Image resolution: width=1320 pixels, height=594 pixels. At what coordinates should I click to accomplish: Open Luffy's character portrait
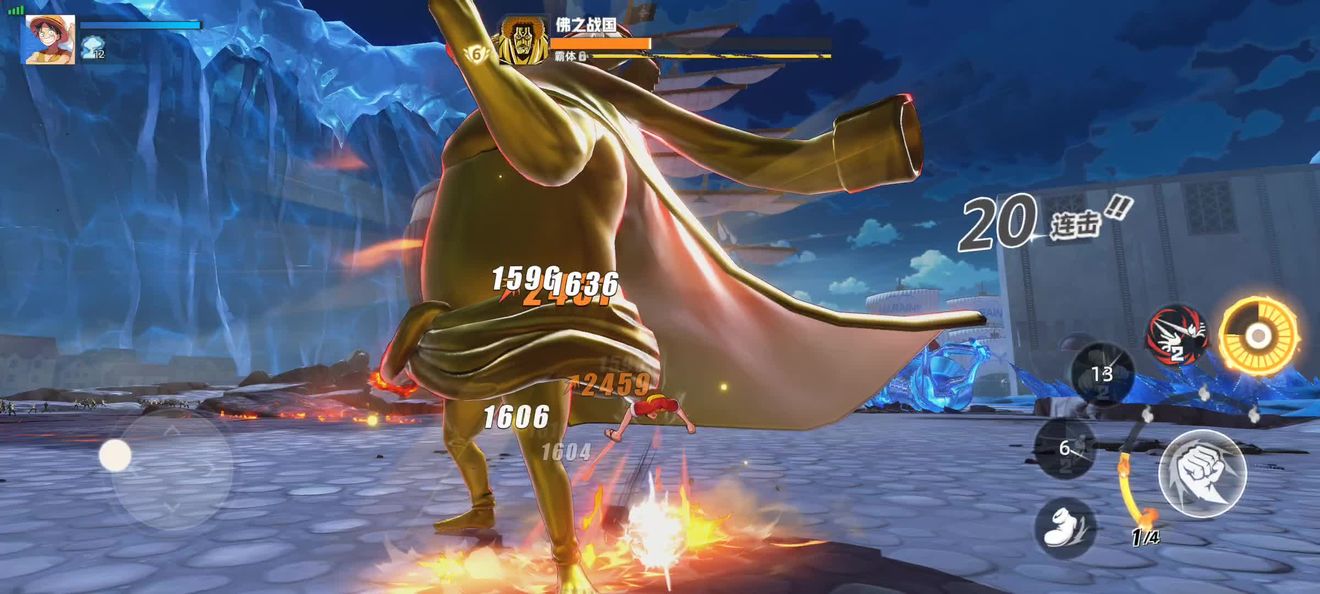49,40
